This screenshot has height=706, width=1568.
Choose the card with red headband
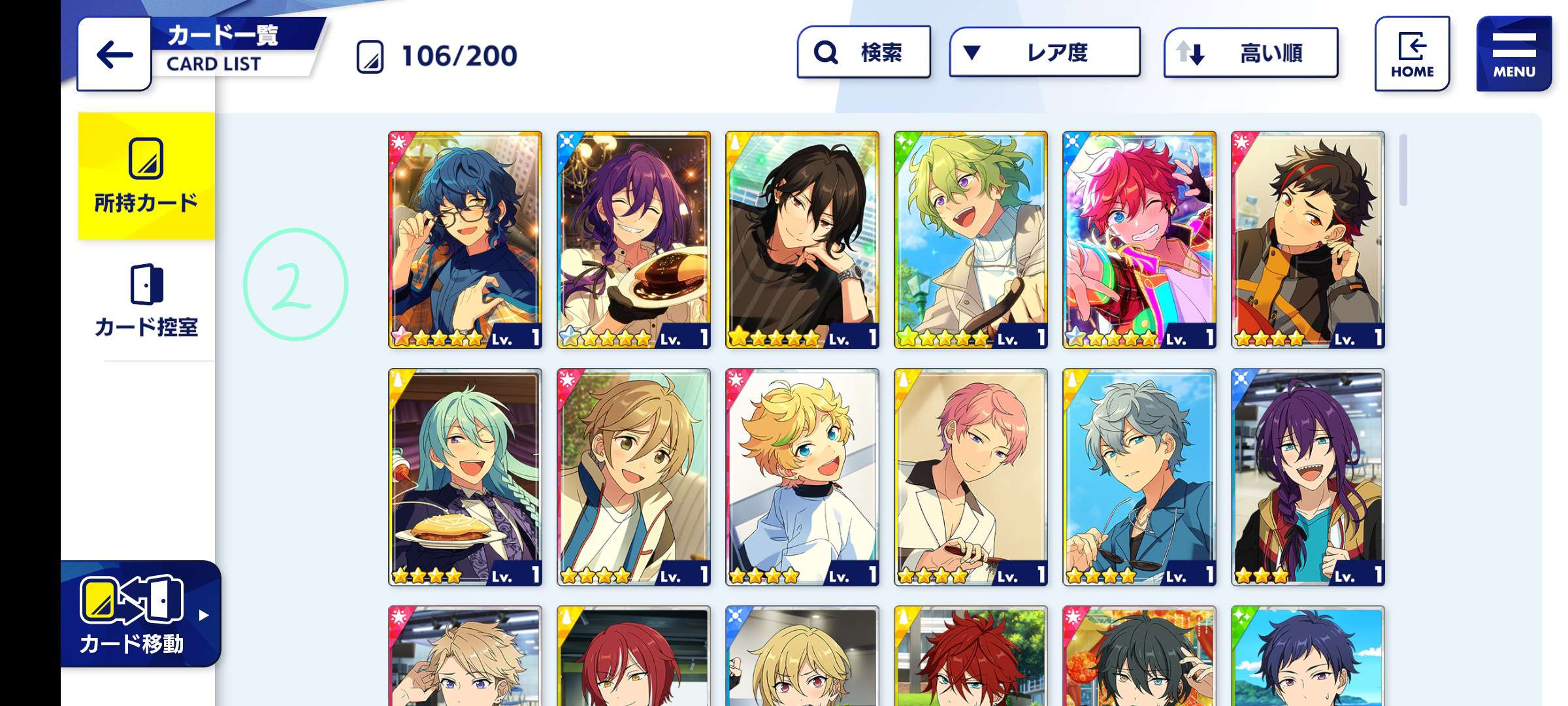[x=1308, y=240]
